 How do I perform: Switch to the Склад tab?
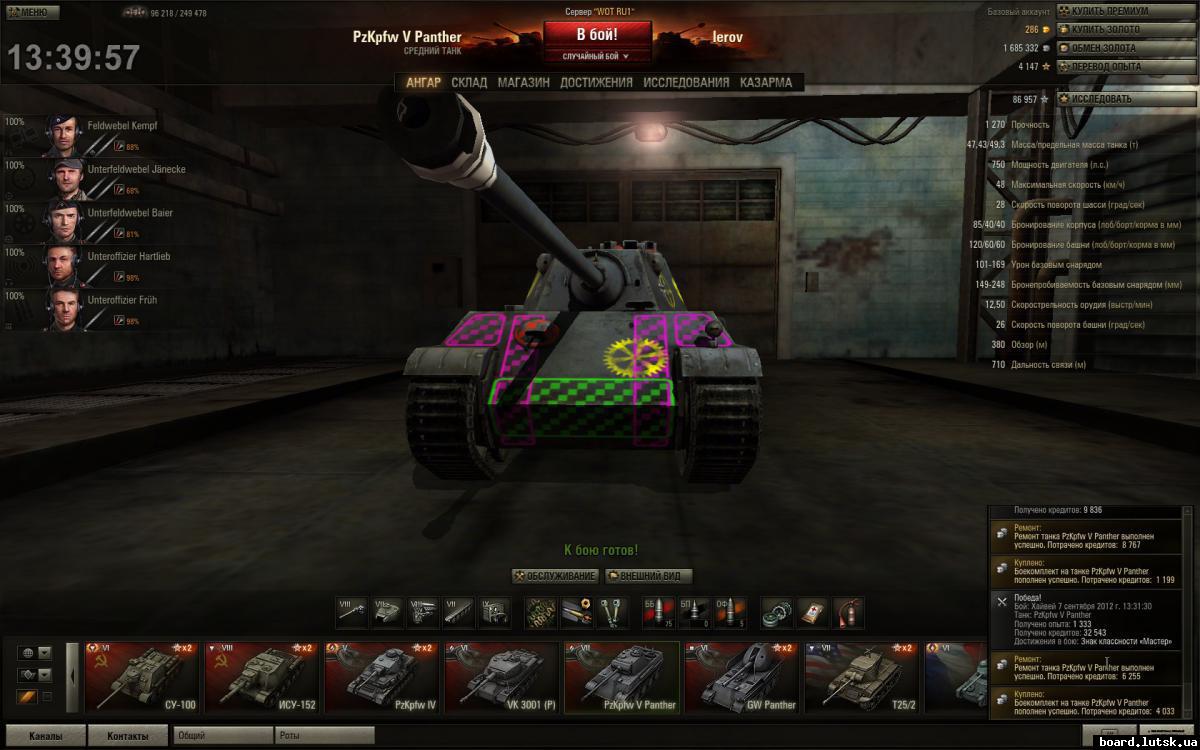[469, 83]
